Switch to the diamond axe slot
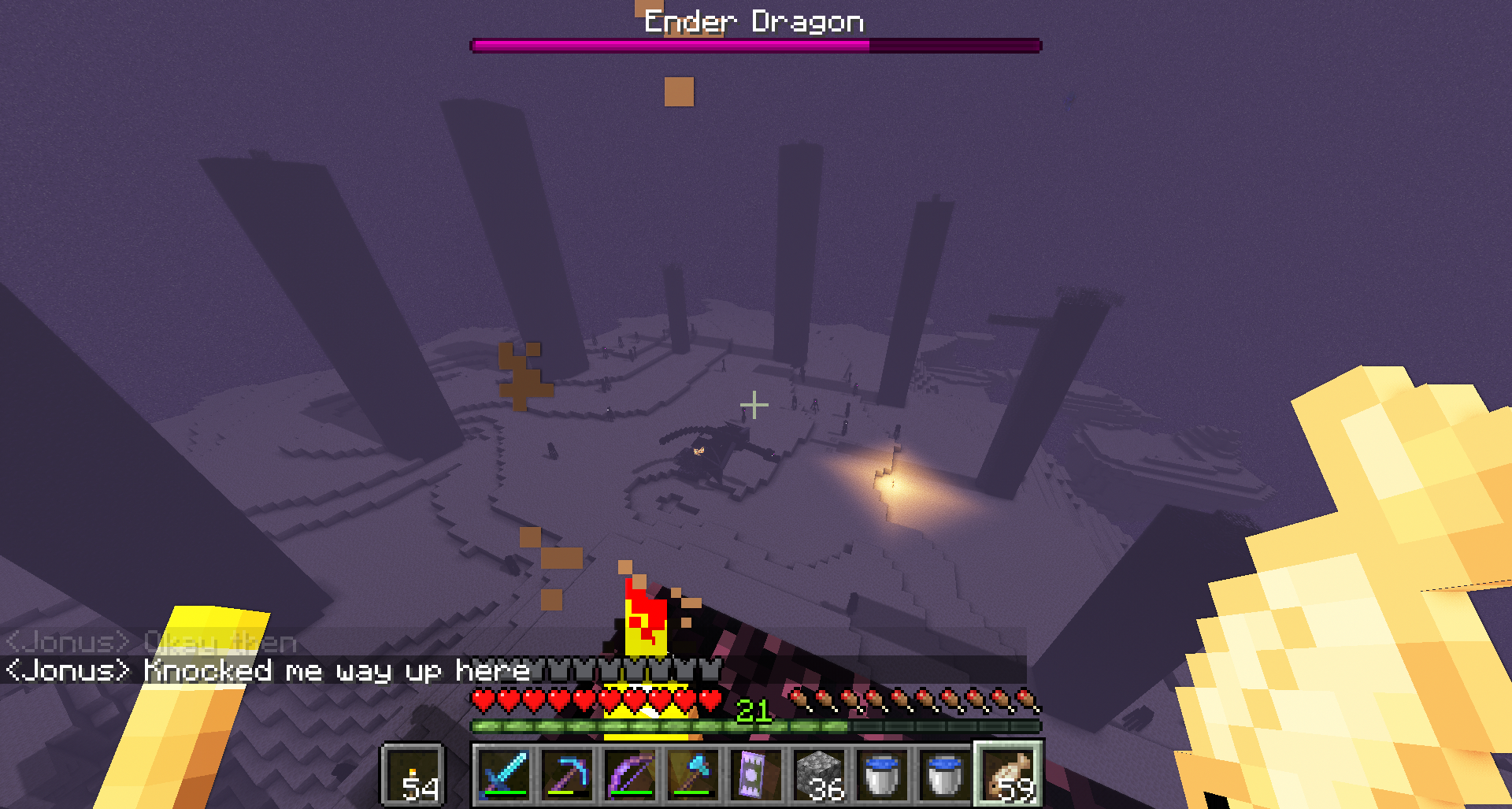 click(693, 774)
